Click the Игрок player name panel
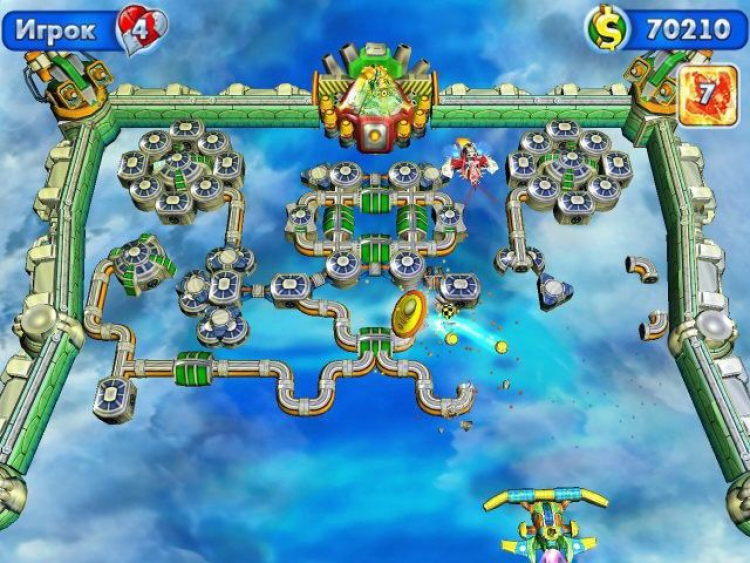The height and width of the screenshot is (563, 750). 60,31
